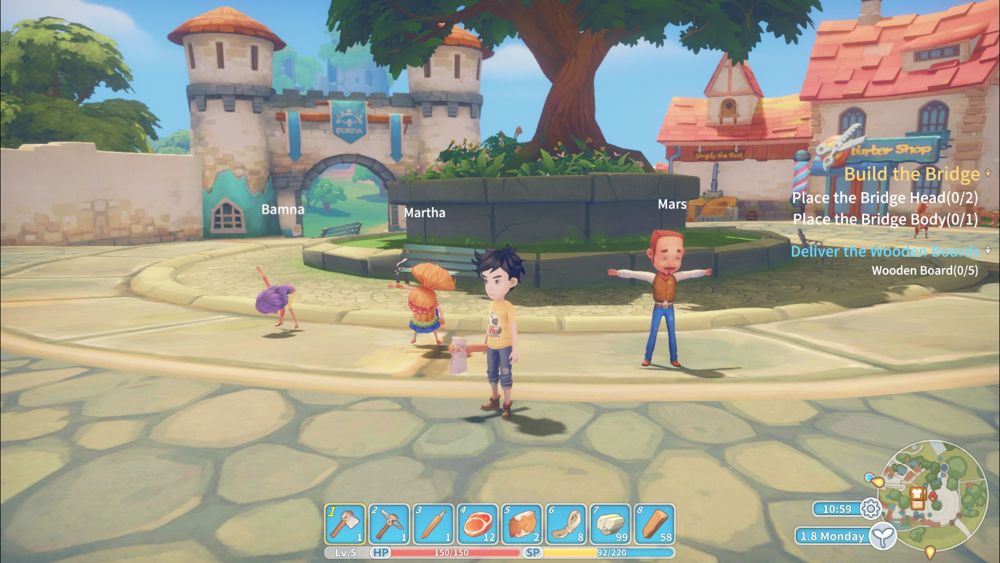Click the marker beside Build the Bridge
Screen dimensions: 1000x563
tap(988, 173)
